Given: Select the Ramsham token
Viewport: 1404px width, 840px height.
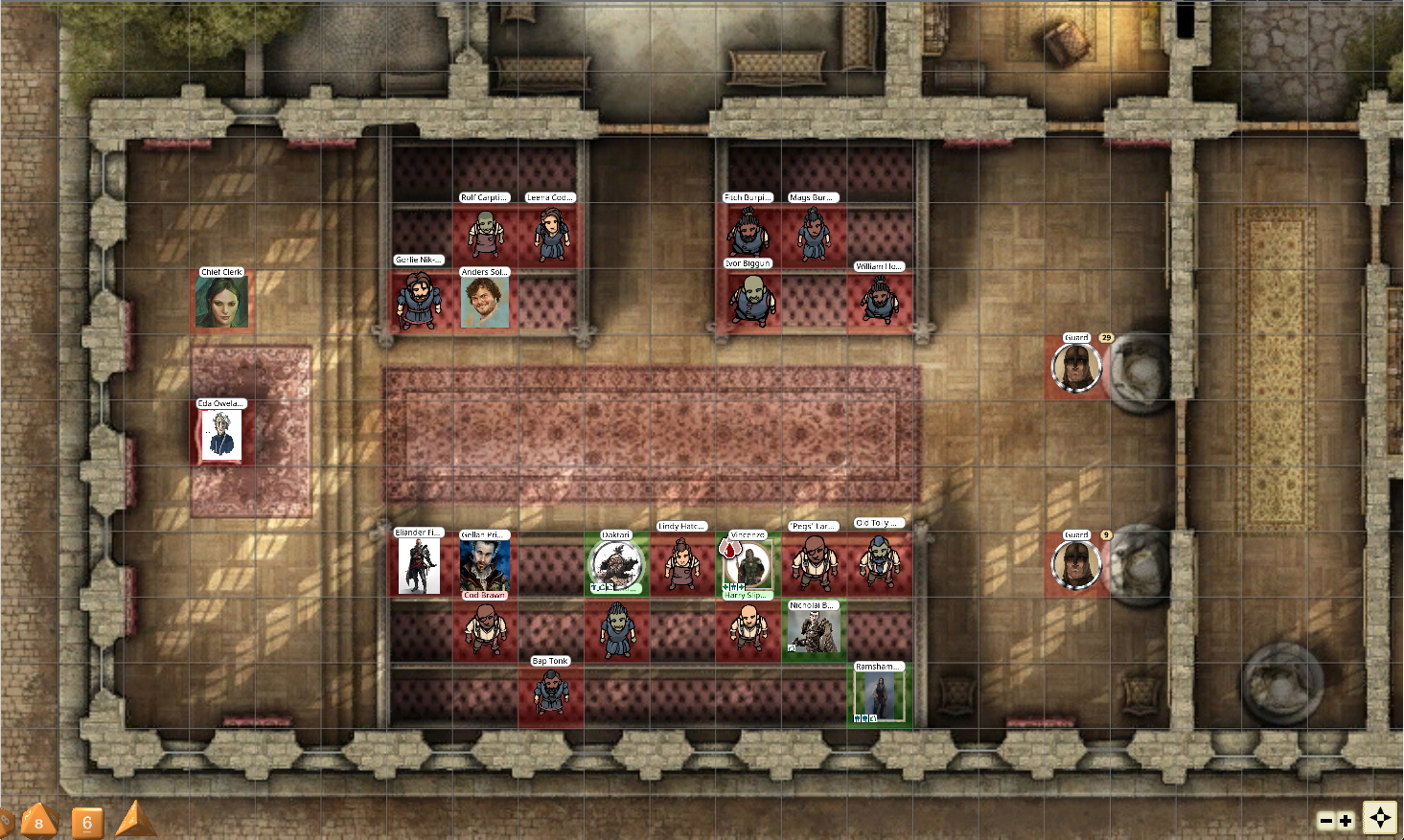Looking at the screenshot, I should [x=879, y=696].
